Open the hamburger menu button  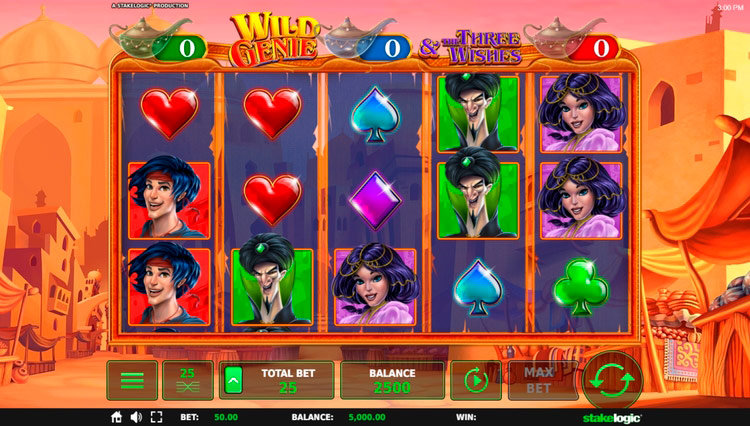tap(132, 381)
